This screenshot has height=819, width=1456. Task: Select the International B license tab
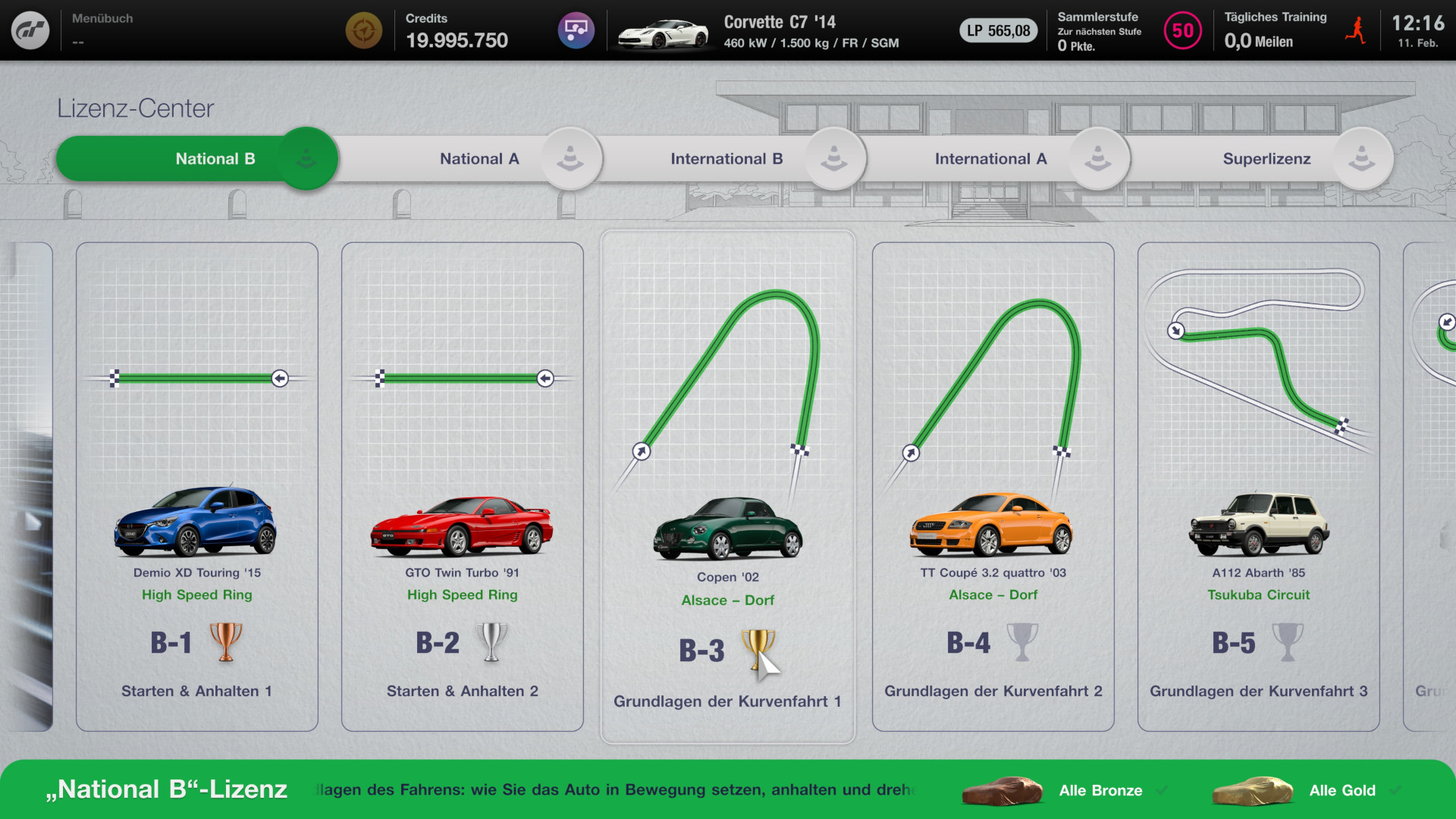tap(726, 158)
